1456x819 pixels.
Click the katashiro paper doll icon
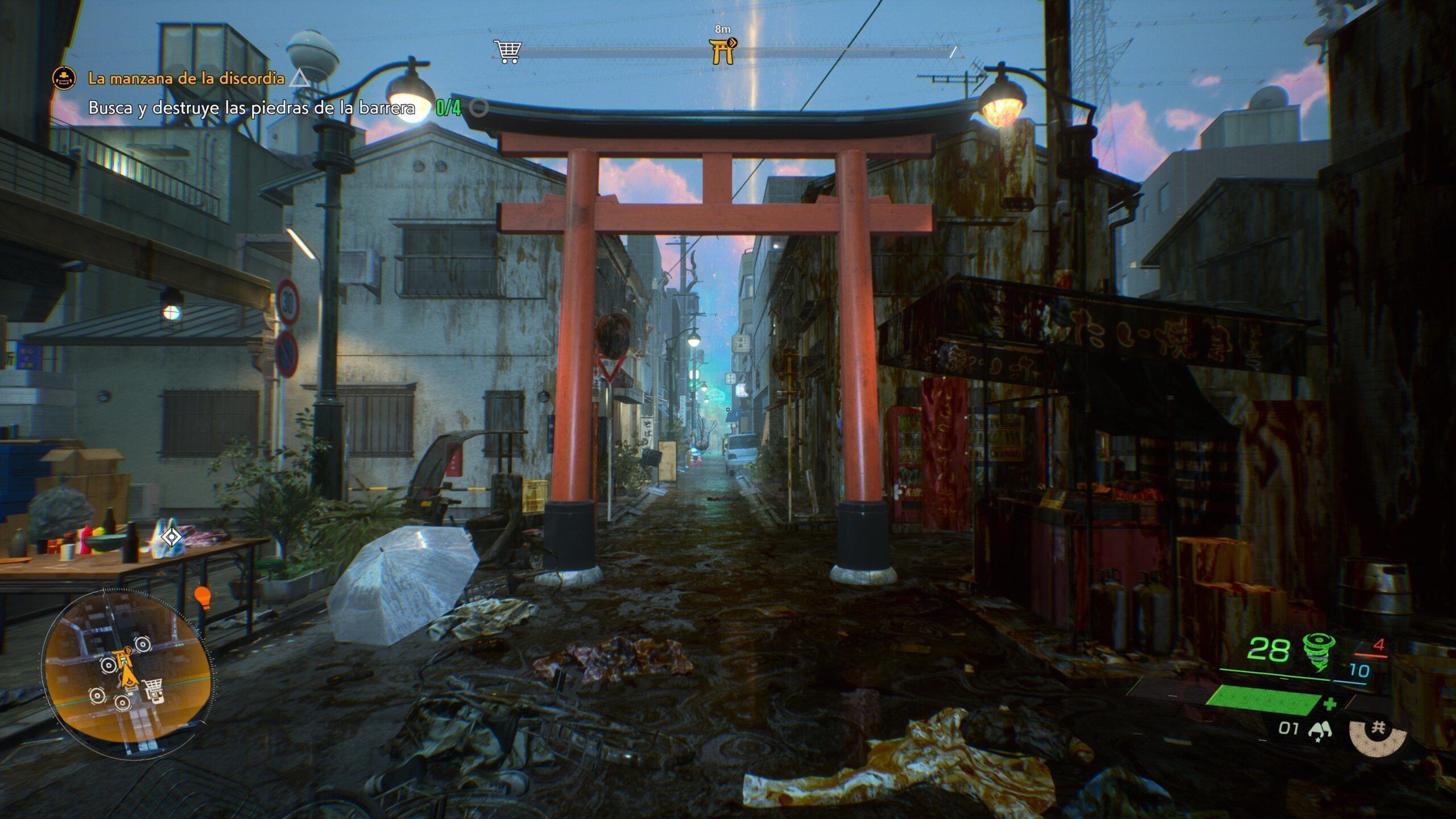1316,730
